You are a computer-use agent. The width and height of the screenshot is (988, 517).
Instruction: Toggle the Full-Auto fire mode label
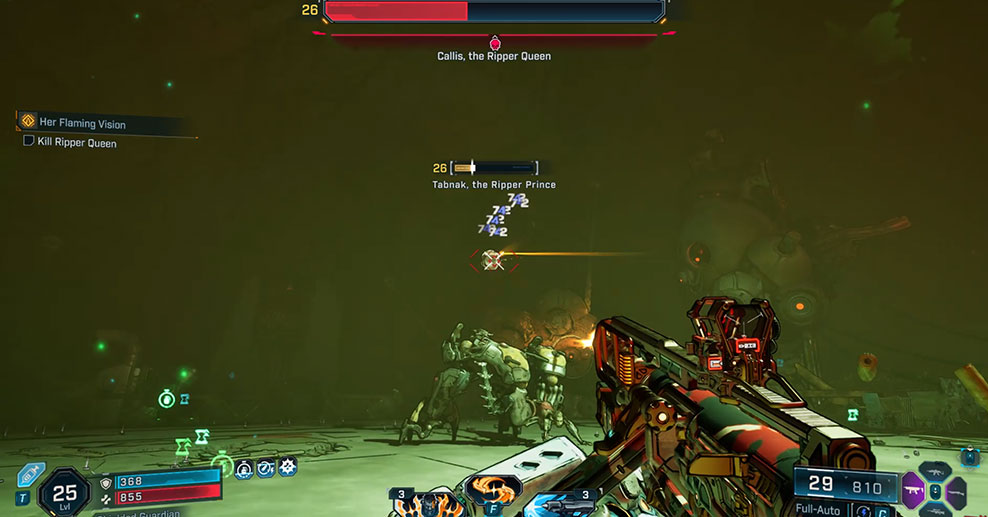click(x=819, y=511)
